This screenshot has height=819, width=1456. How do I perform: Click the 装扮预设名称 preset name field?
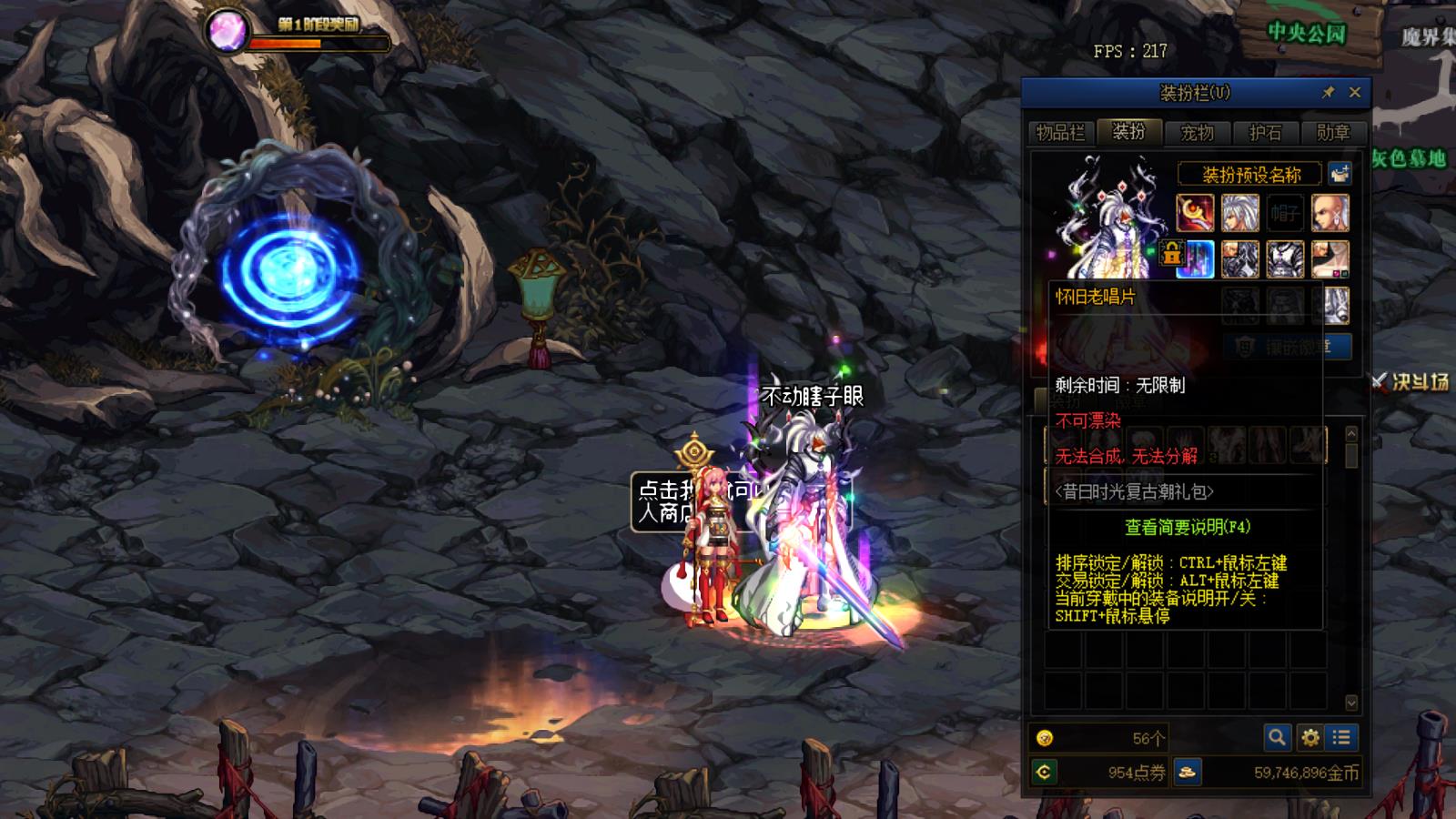[1251, 174]
